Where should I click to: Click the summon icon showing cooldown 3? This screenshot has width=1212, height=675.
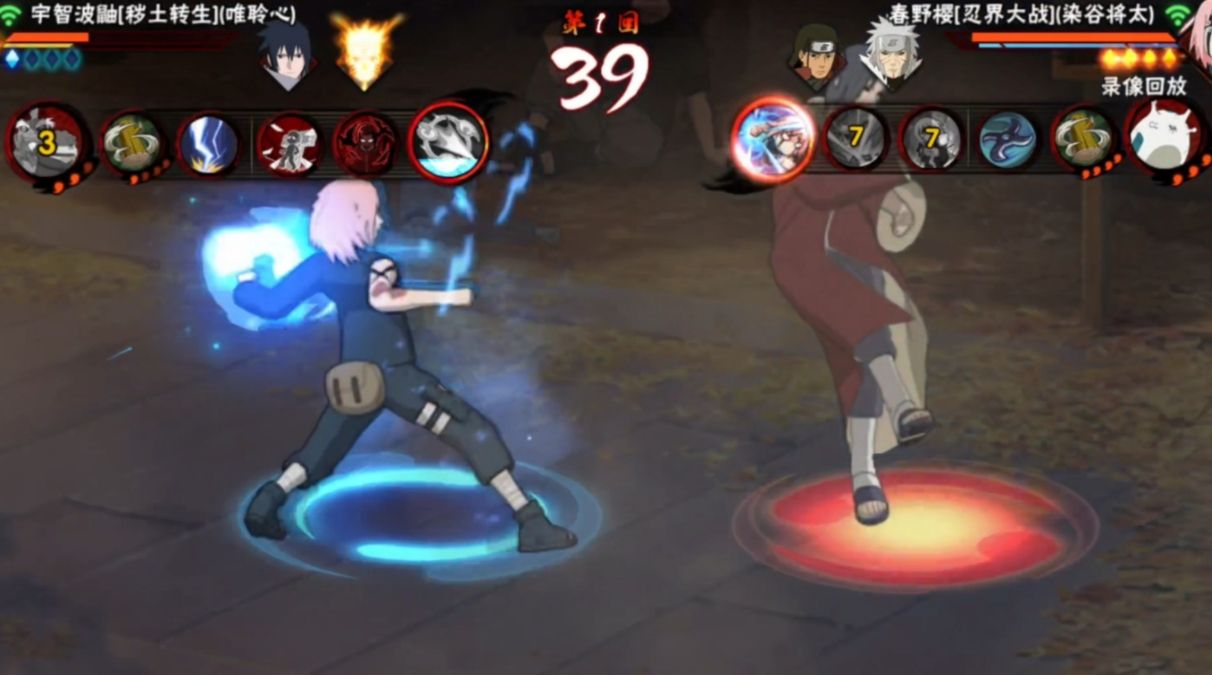46,142
